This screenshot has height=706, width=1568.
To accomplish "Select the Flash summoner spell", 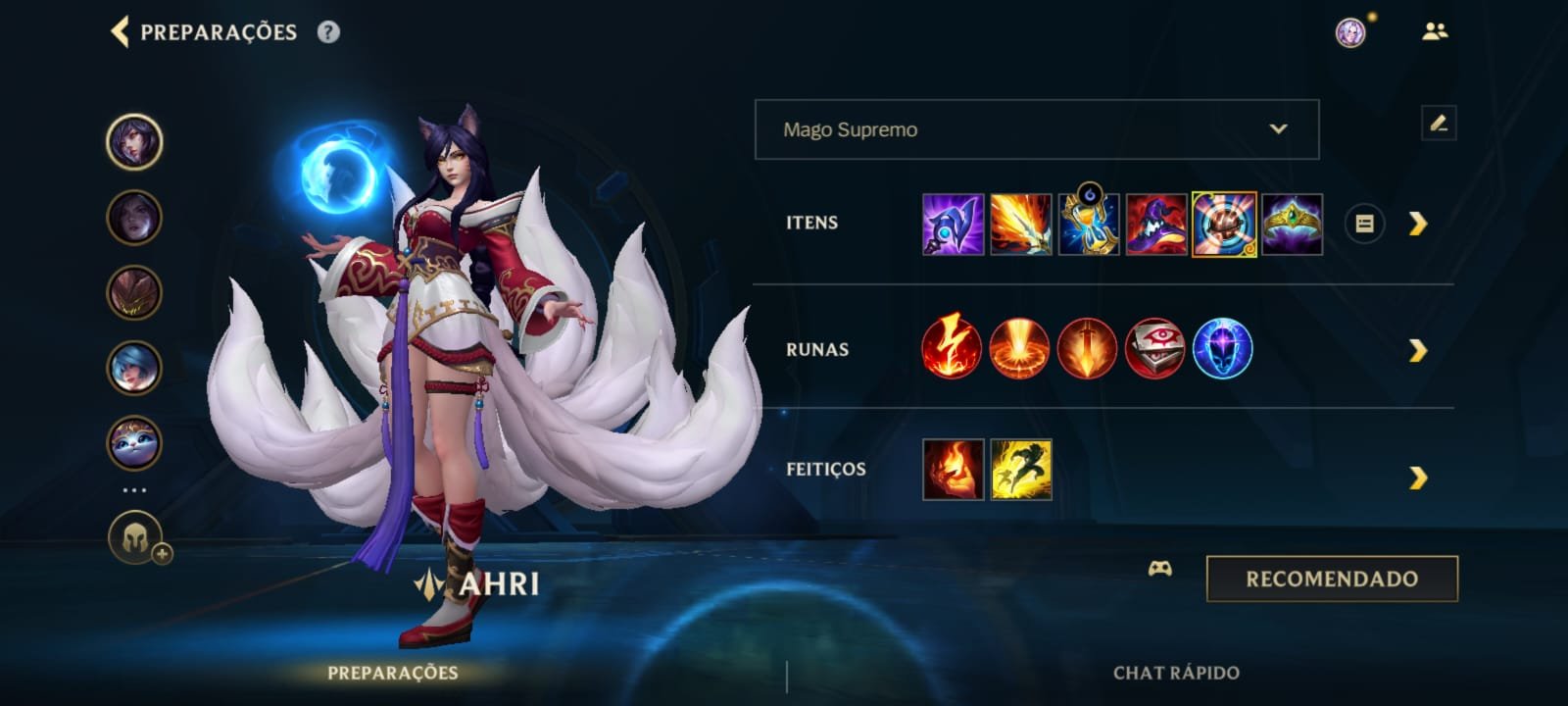I will pos(1021,470).
